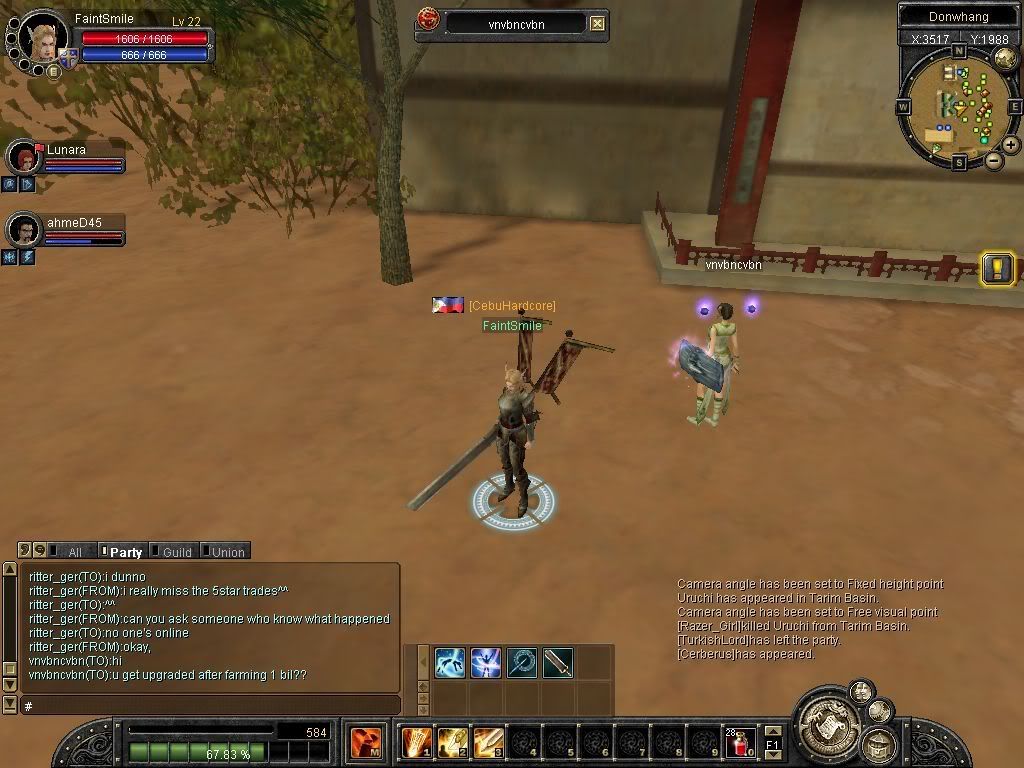
Task: Select the Party chat tab
Action: [125, 552]
